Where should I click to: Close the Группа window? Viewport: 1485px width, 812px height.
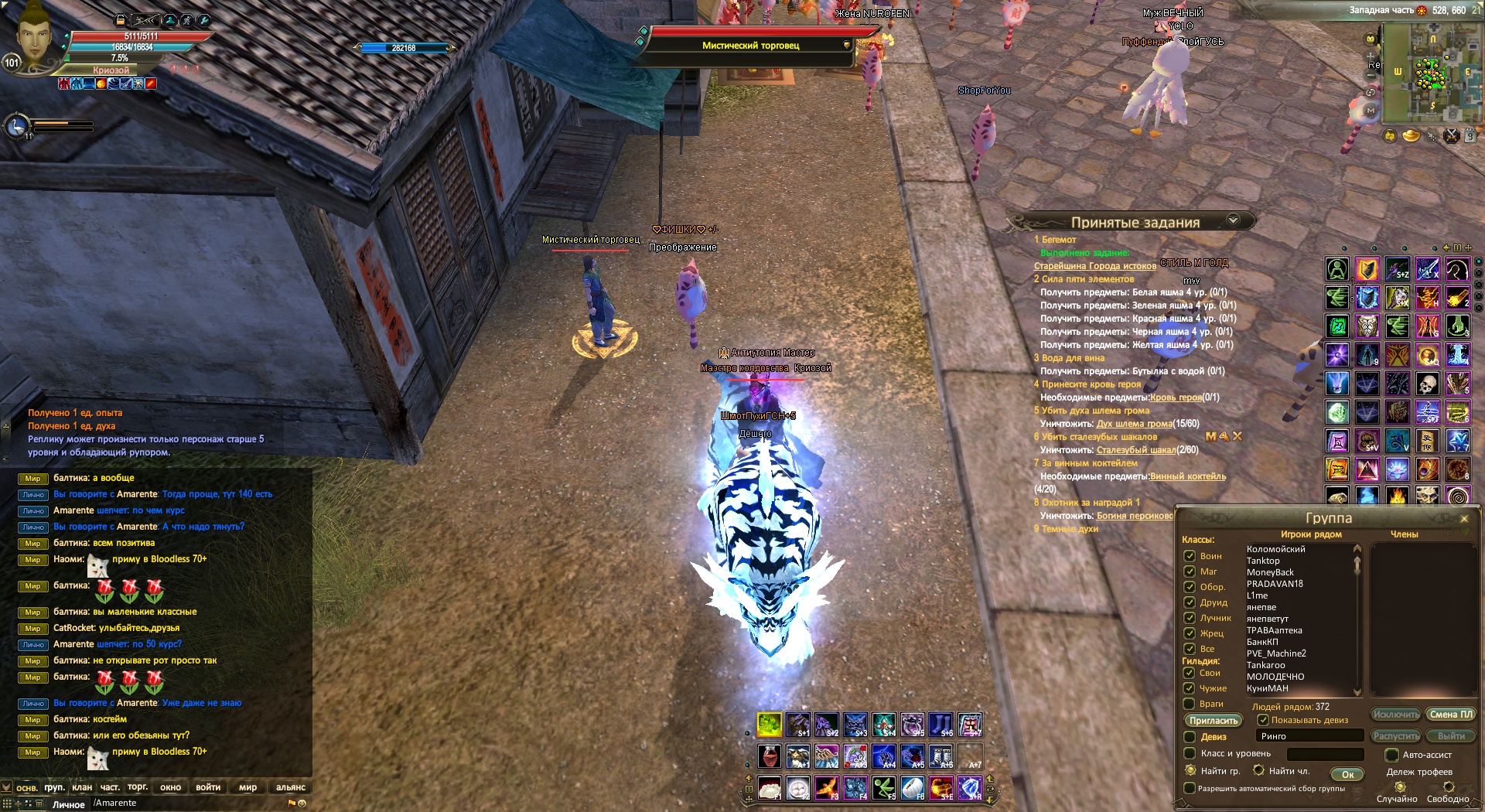click(1463, 519)
